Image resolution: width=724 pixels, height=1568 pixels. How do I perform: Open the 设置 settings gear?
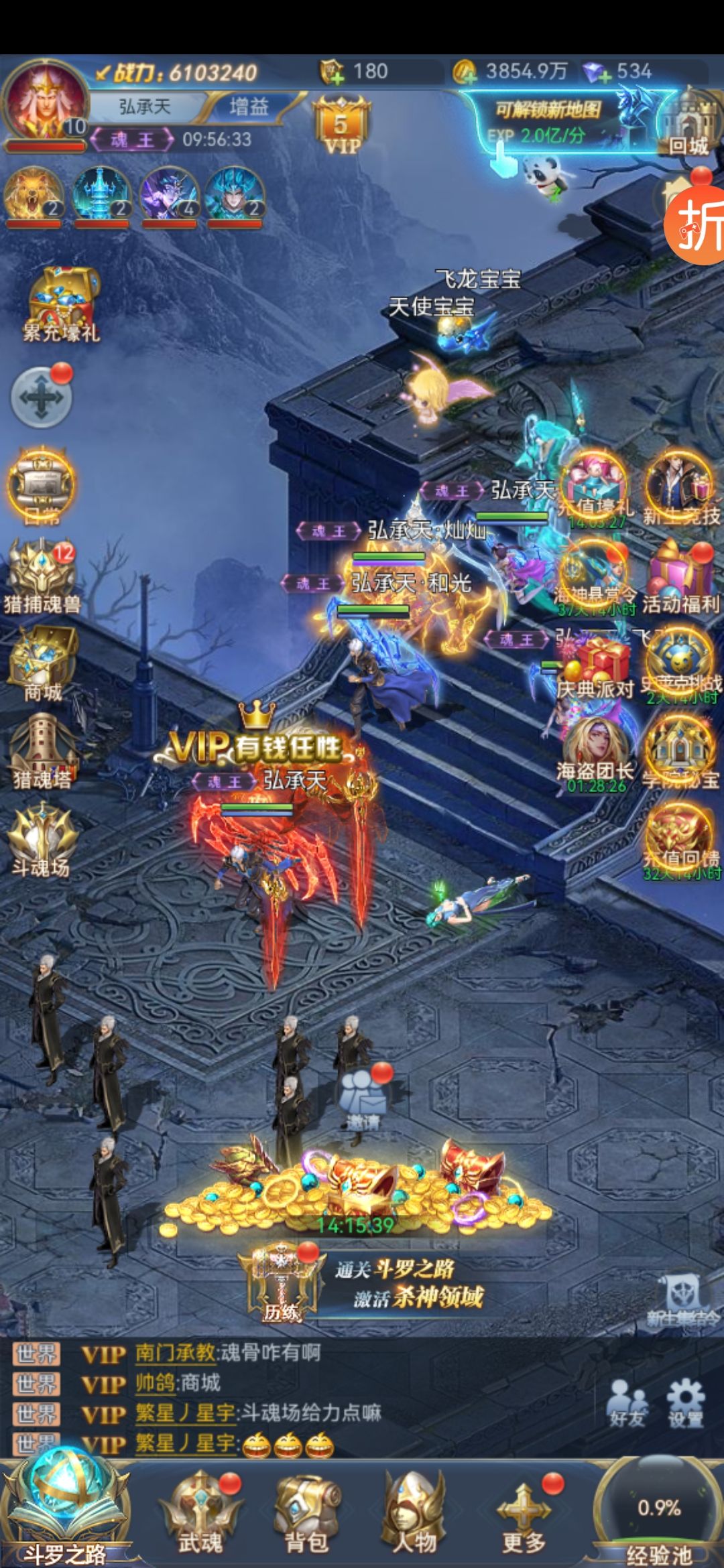pos(685,1402)
